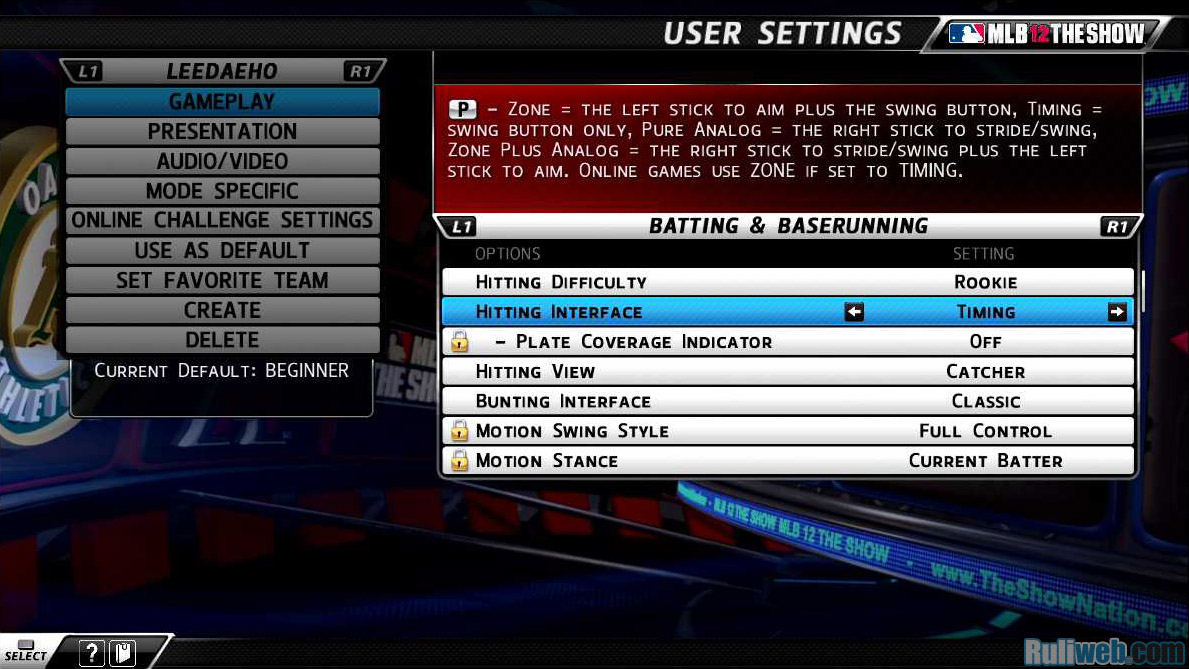Screen dimensions: 1189x669
Task: Click the Create profile entry
Action: (x=222, y=310)
